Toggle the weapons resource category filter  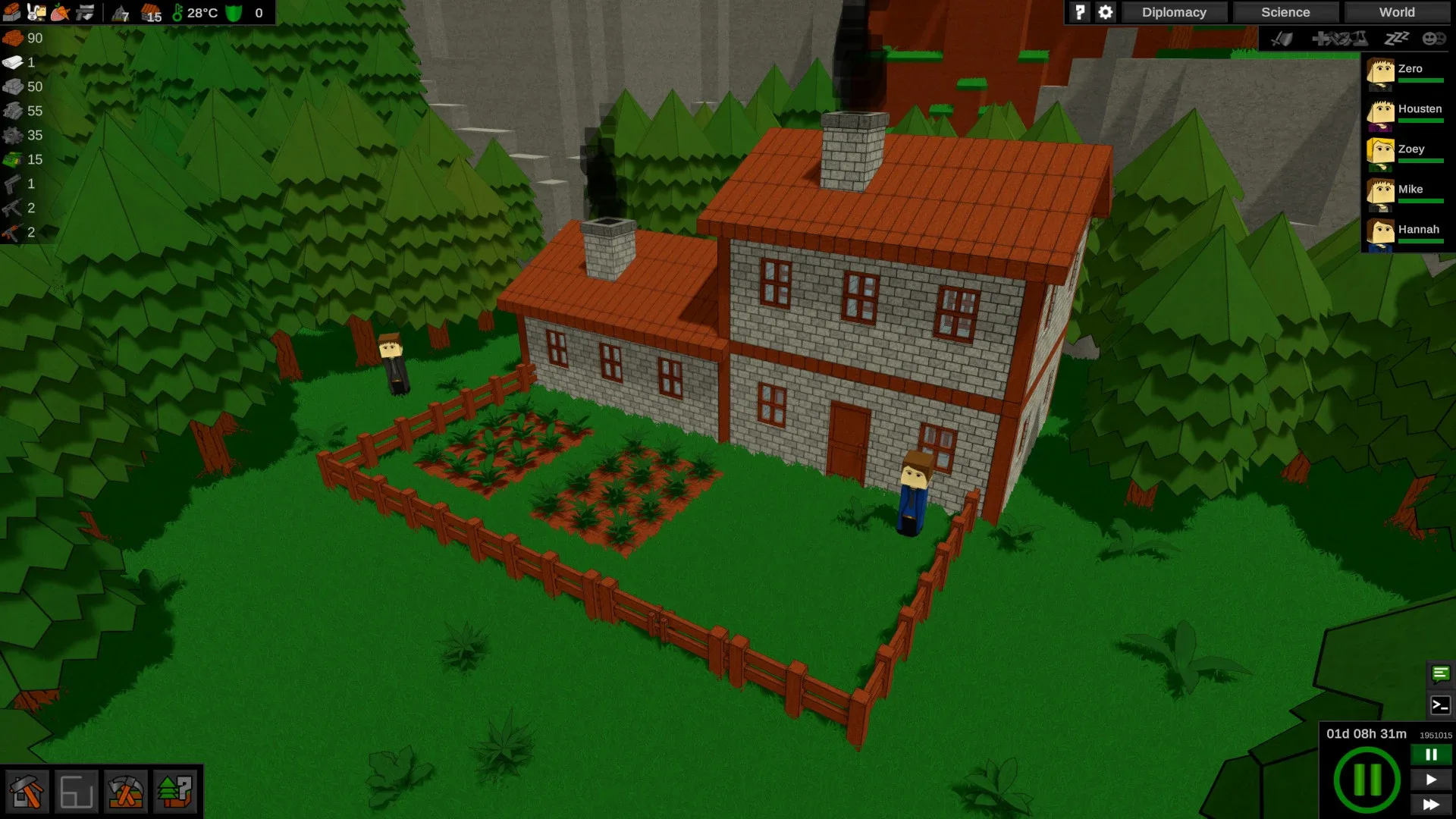(83, 11)
